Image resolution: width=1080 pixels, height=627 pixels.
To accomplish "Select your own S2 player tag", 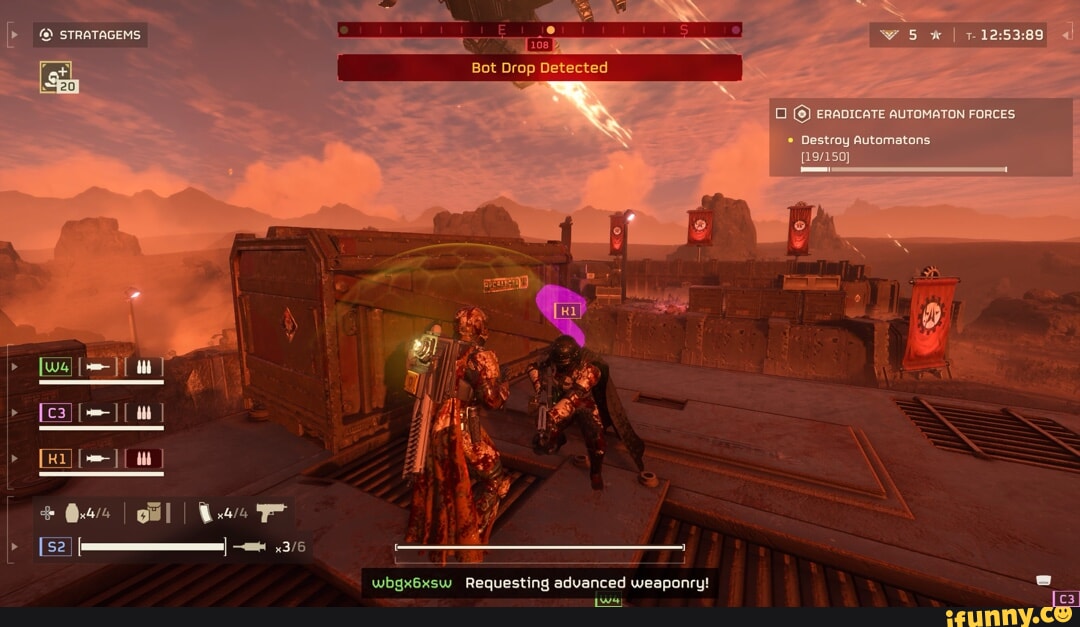I will pos(55,547).
